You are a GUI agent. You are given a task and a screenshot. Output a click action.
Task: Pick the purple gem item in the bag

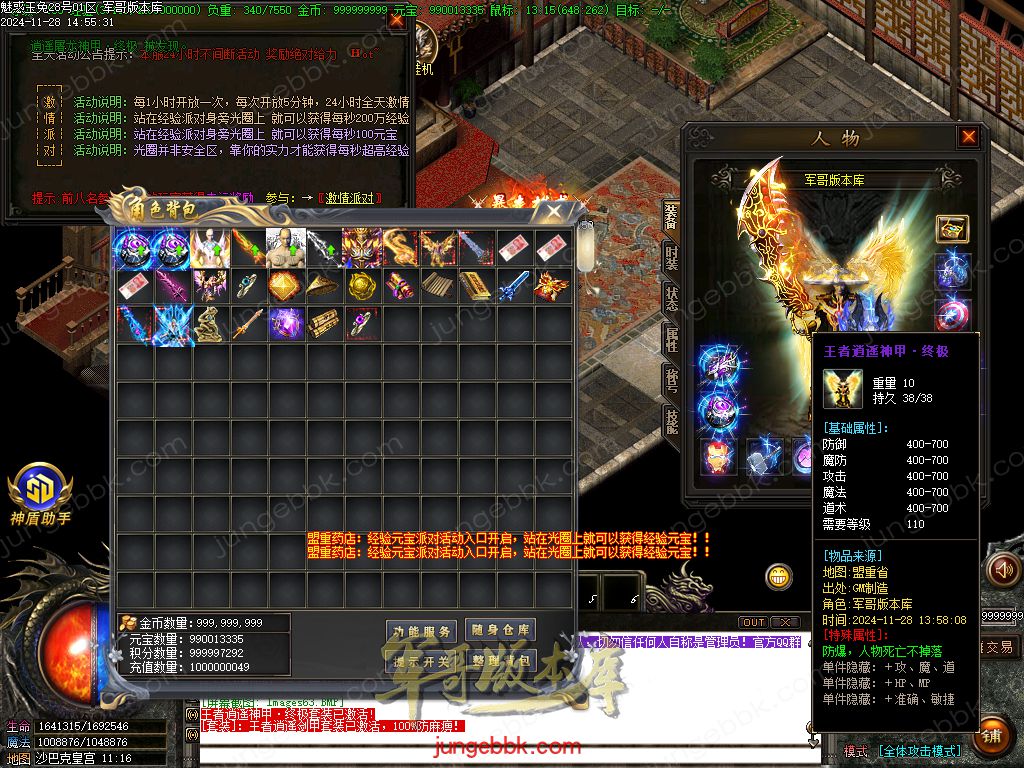(285, 324)
